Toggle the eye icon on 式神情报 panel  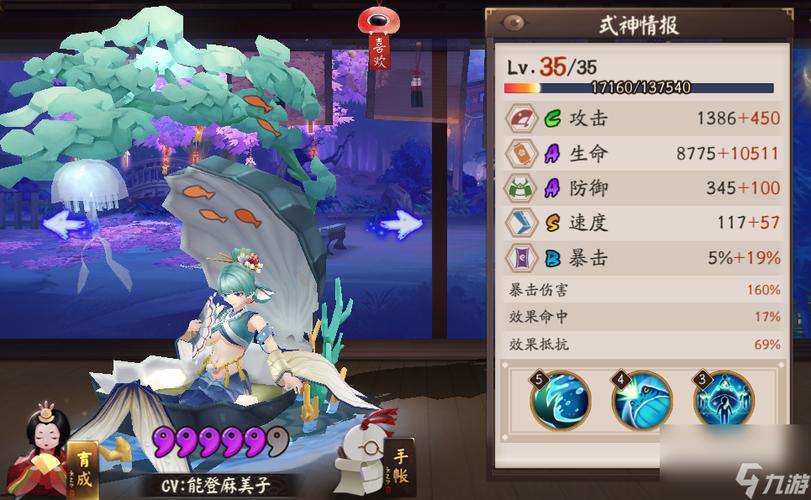point(516,23)
